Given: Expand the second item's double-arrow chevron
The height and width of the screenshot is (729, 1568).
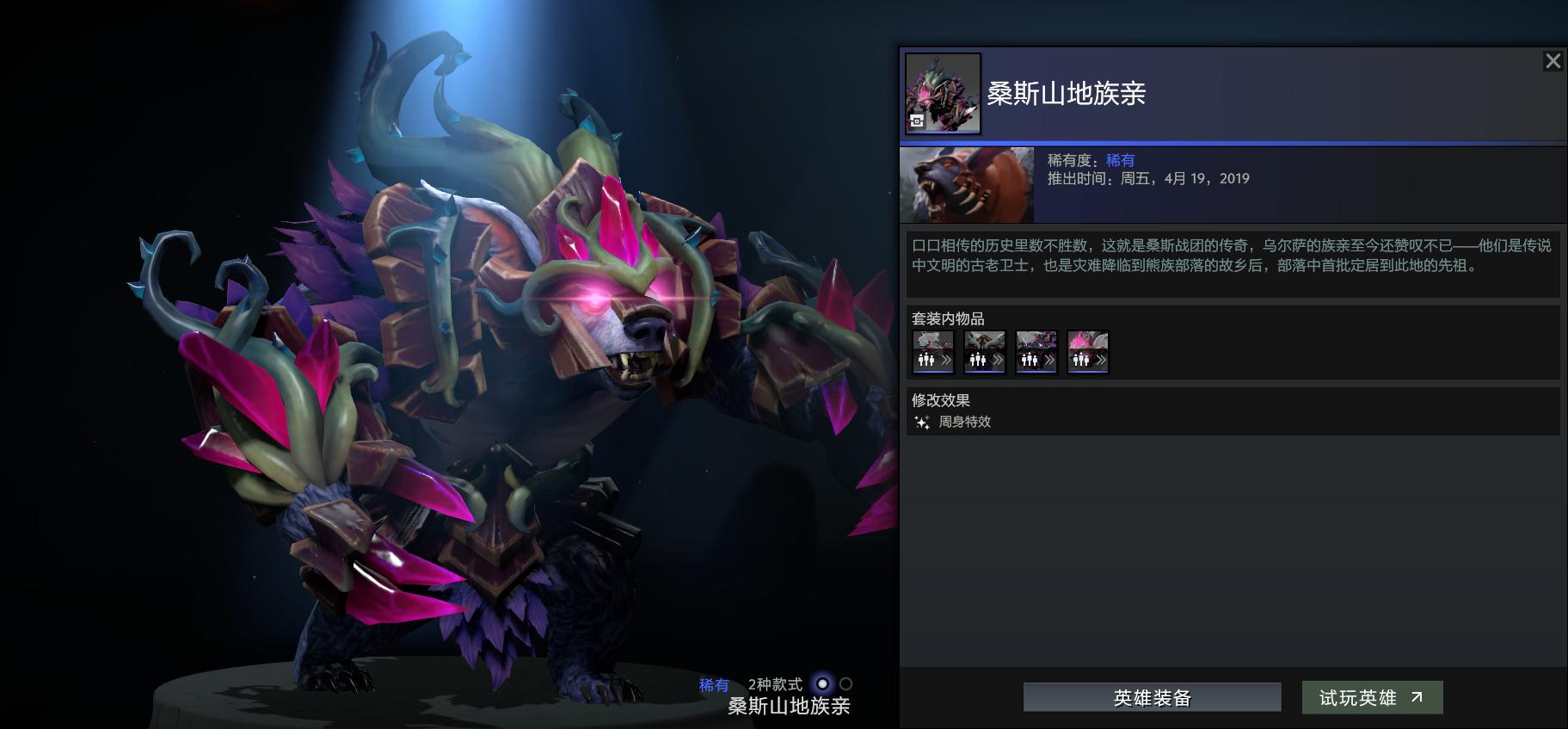Looking at the screenshot, I should [996, 360].
